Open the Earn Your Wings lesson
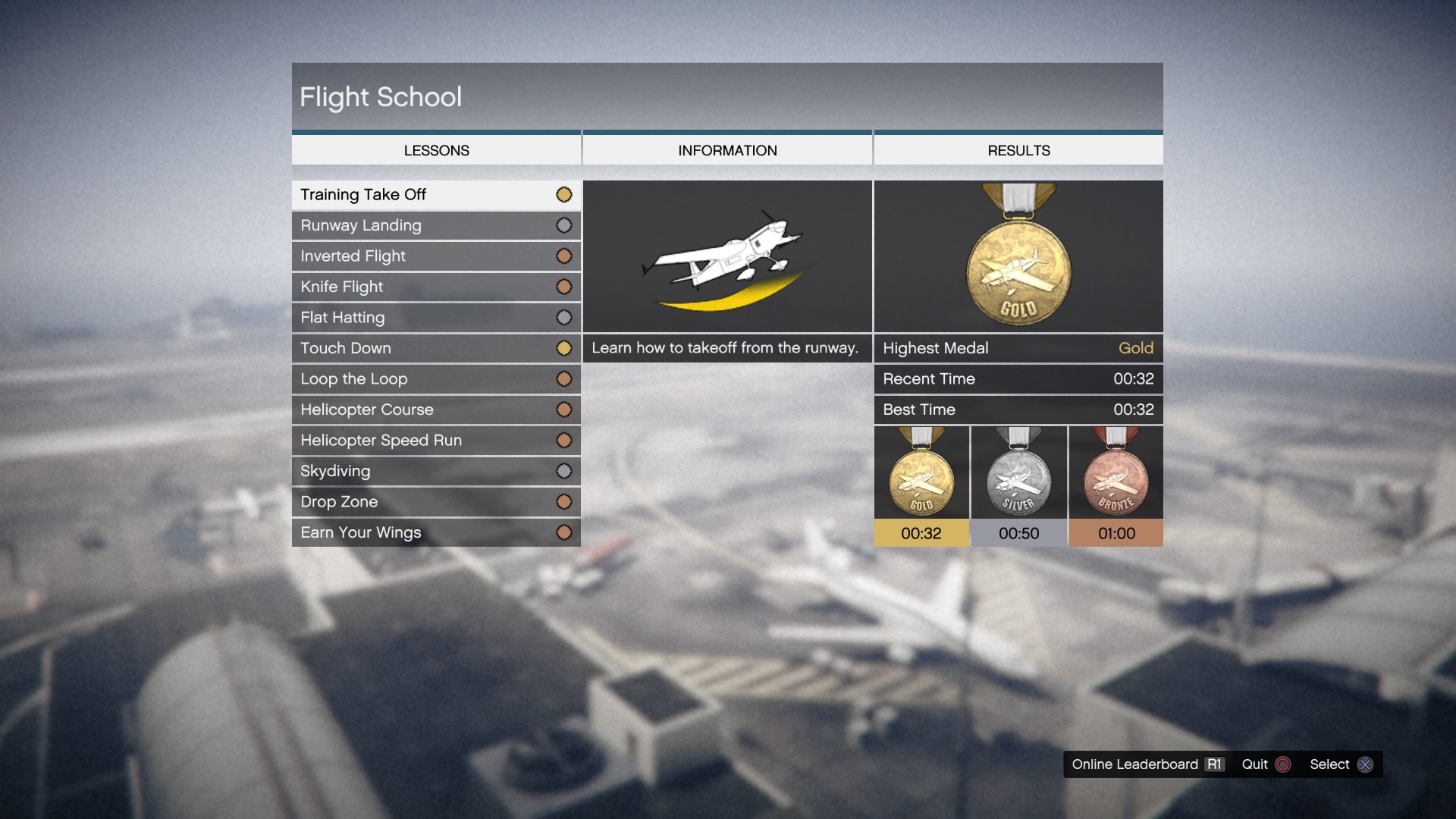1456x819 pixels. pyautogui.click(x=436, y=532)
